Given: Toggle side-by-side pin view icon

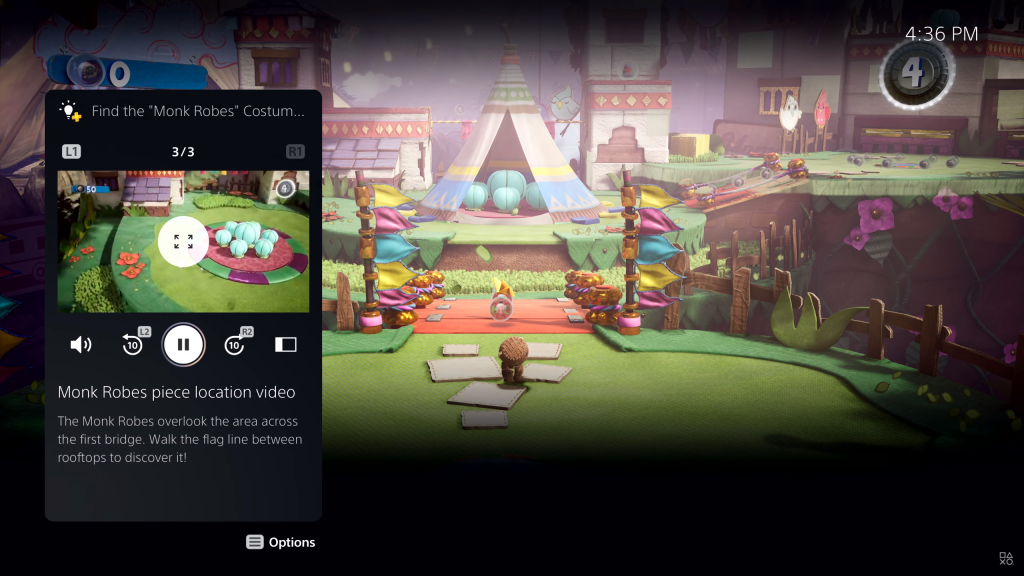Looking at the screenshot, I should point(286,345).
